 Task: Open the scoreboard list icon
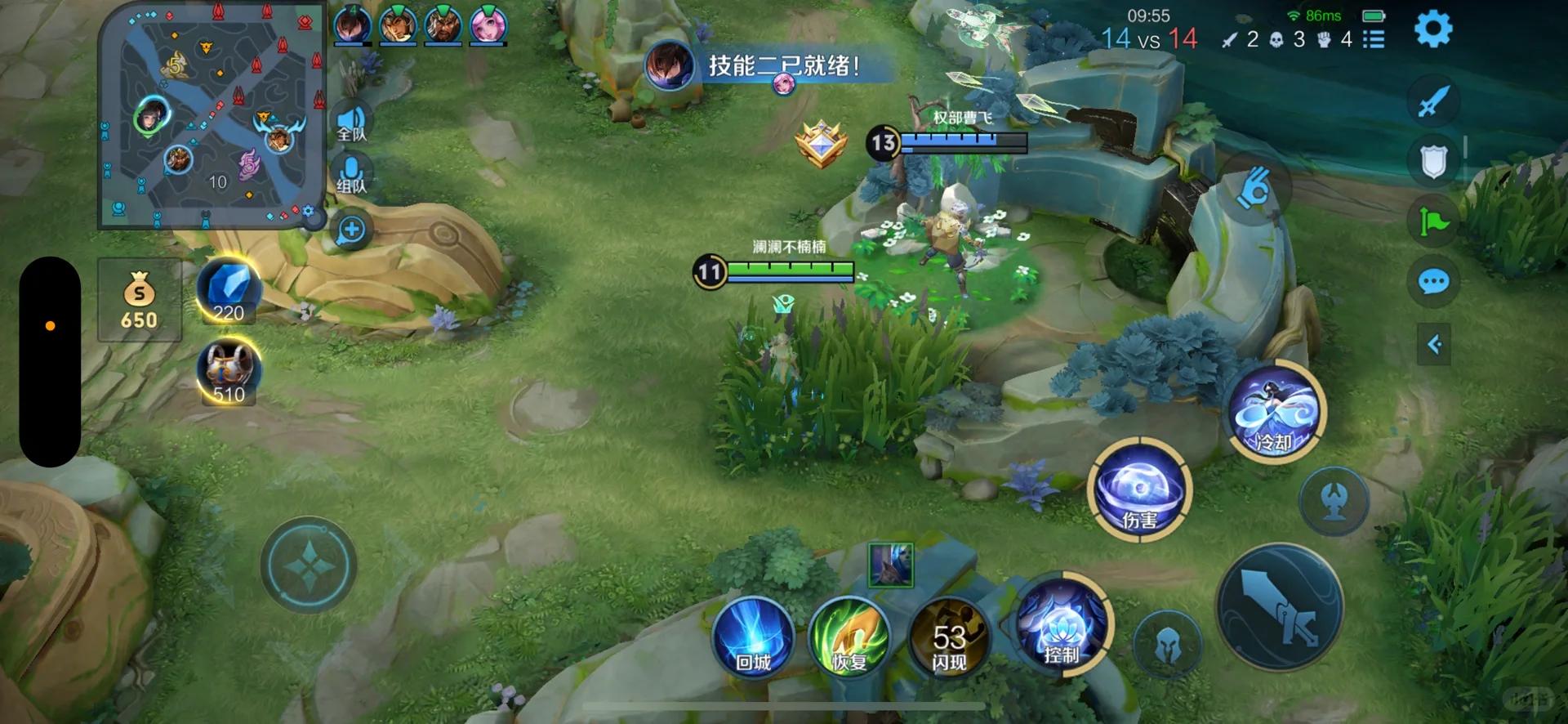tap(1374, 38)
